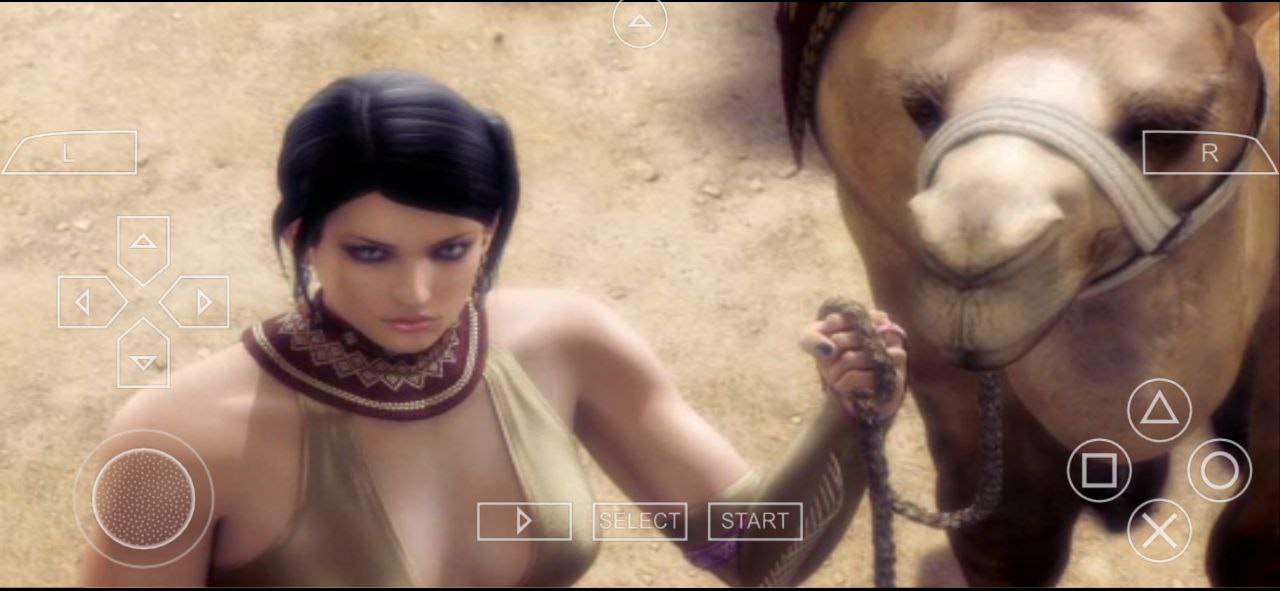
Task: Tap the Circle face button
Action: (x=1219, y=470)
